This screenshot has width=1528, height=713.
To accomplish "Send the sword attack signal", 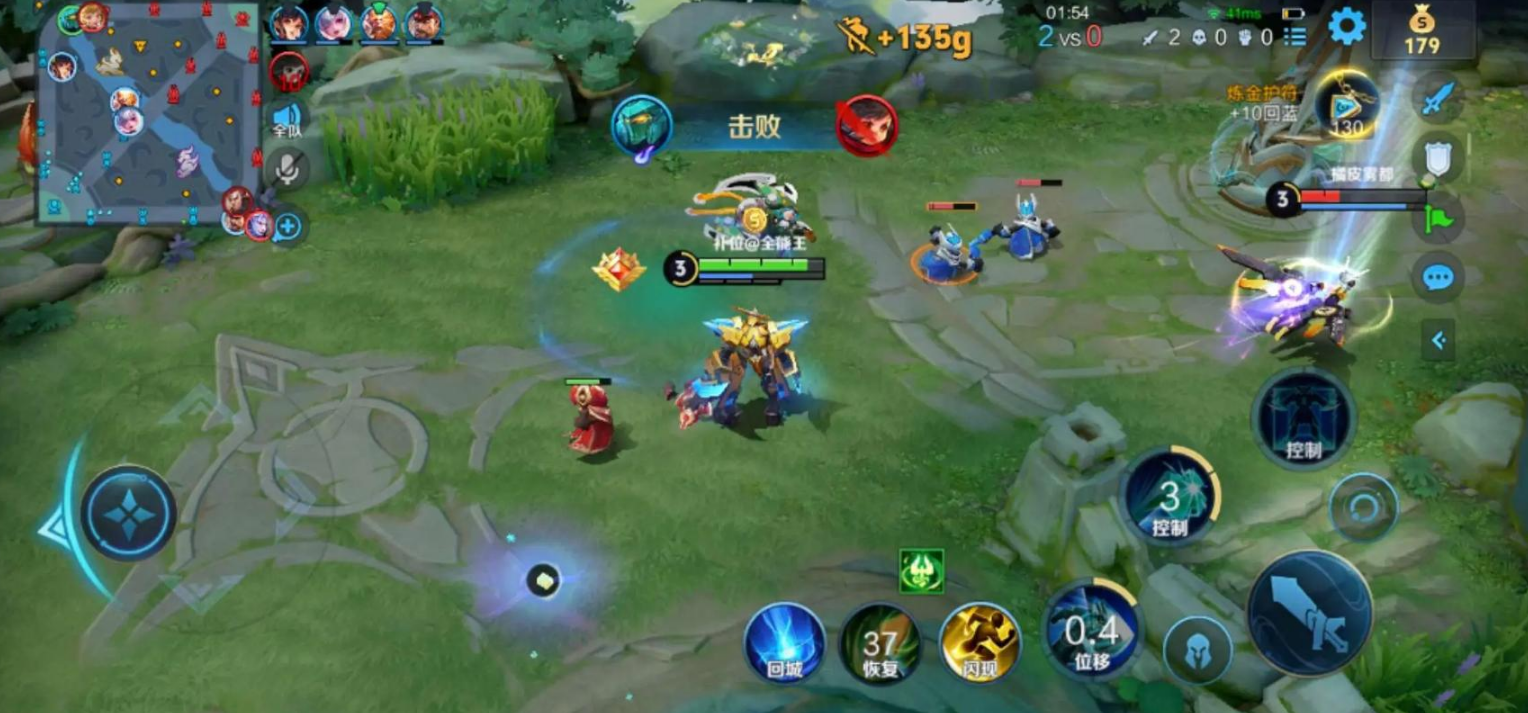I will (x=1437, y=98).
